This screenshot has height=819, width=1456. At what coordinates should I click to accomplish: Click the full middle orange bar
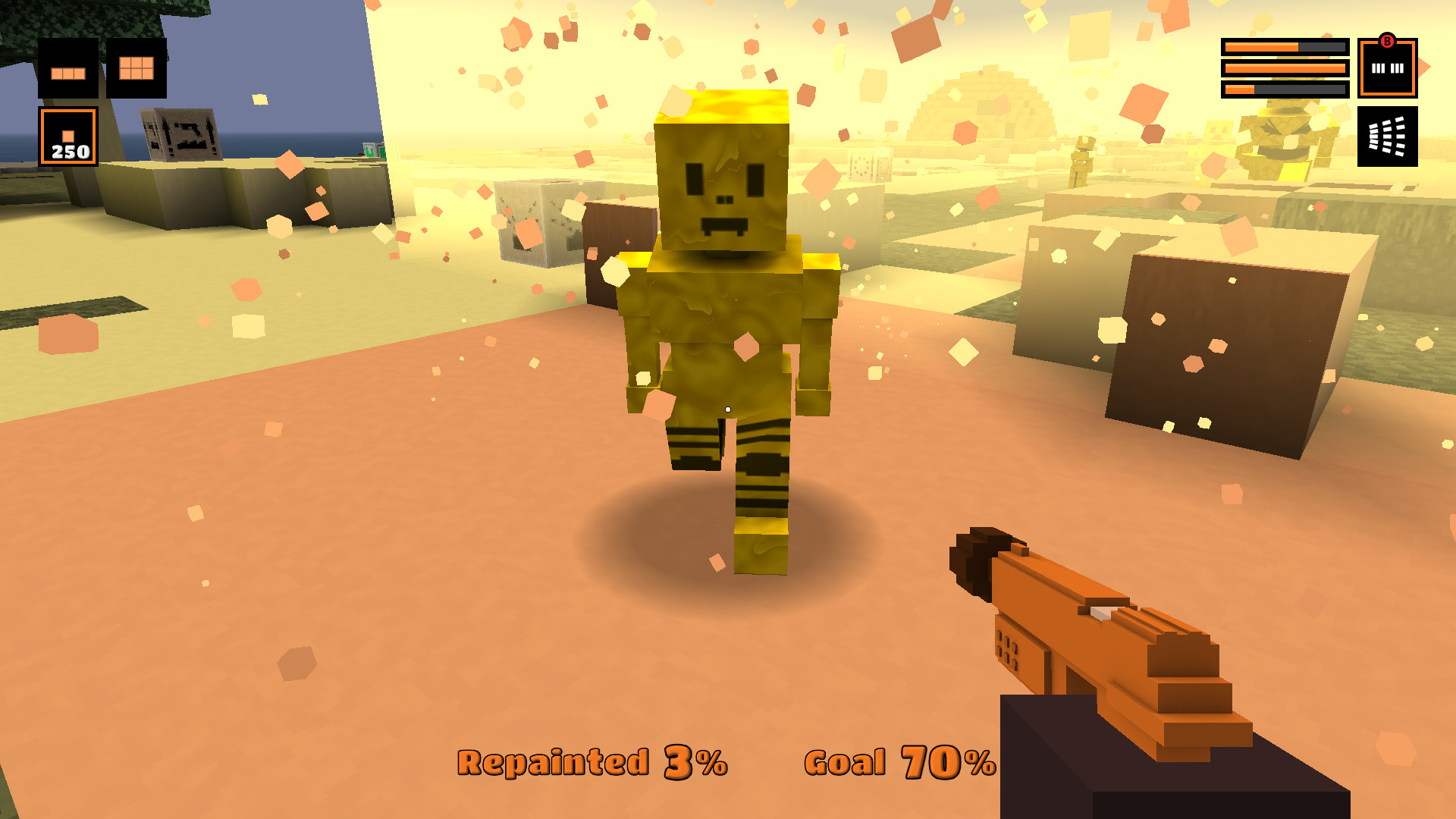1285,67
